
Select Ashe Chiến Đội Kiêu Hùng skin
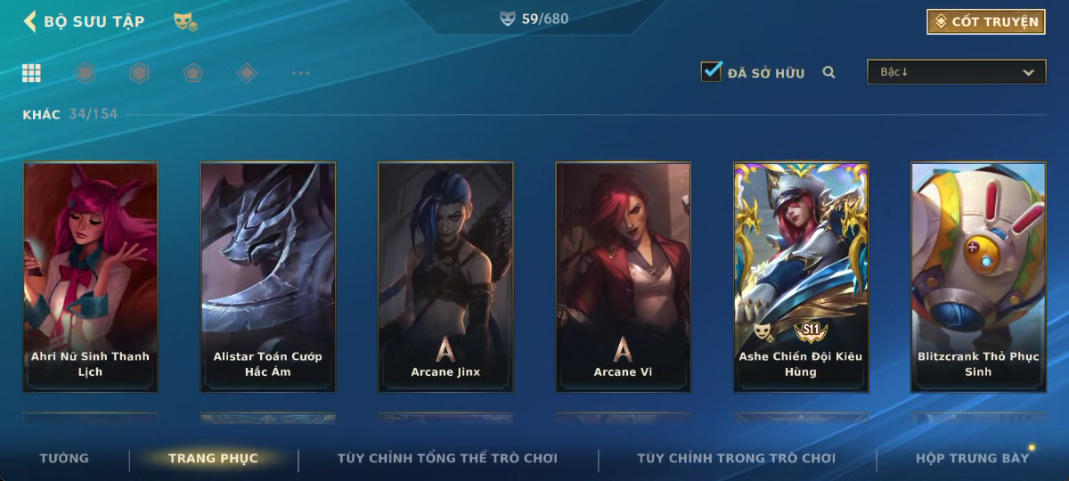(800, 276)
